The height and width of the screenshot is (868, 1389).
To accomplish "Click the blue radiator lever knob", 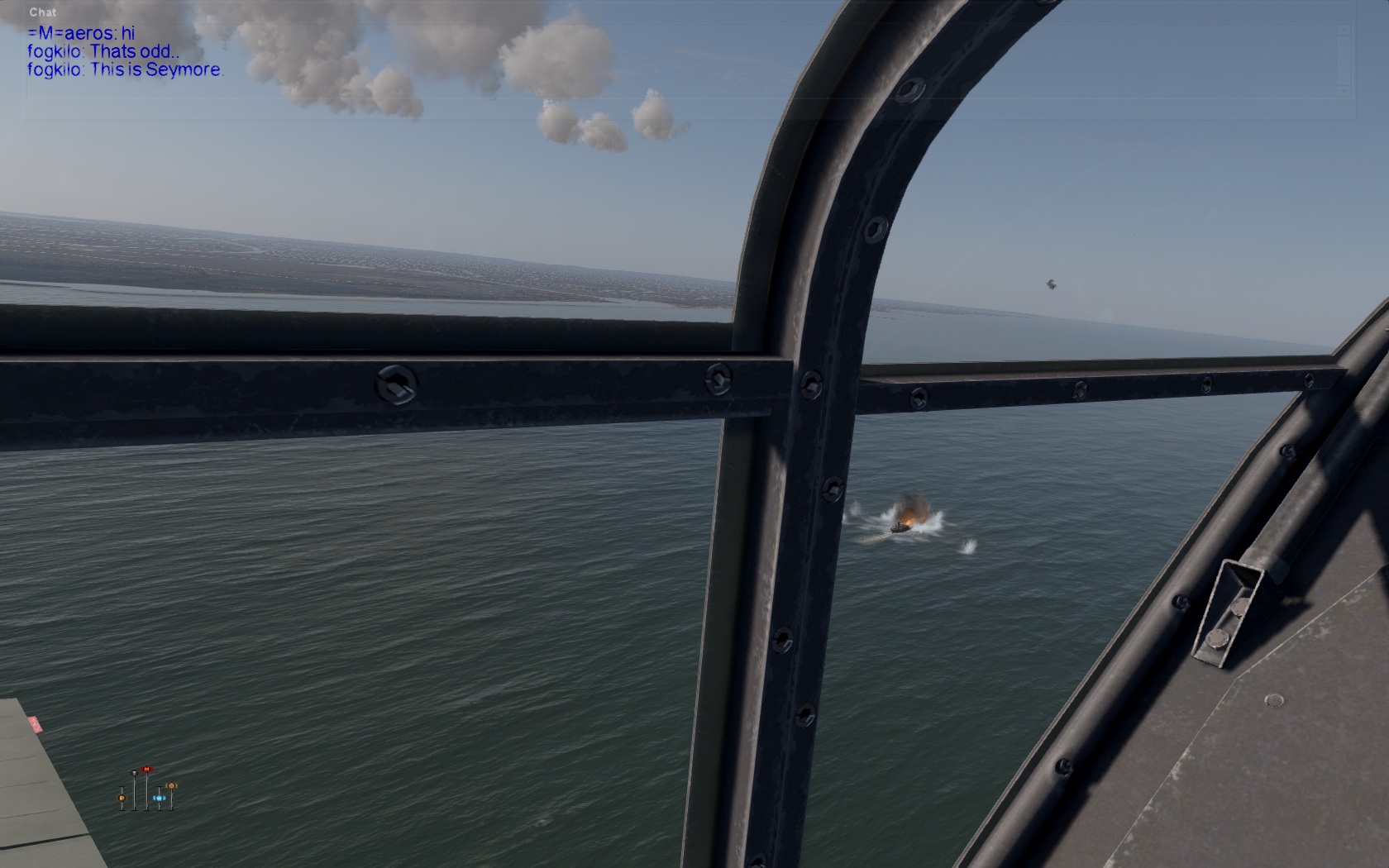I will tap(158, 798).
